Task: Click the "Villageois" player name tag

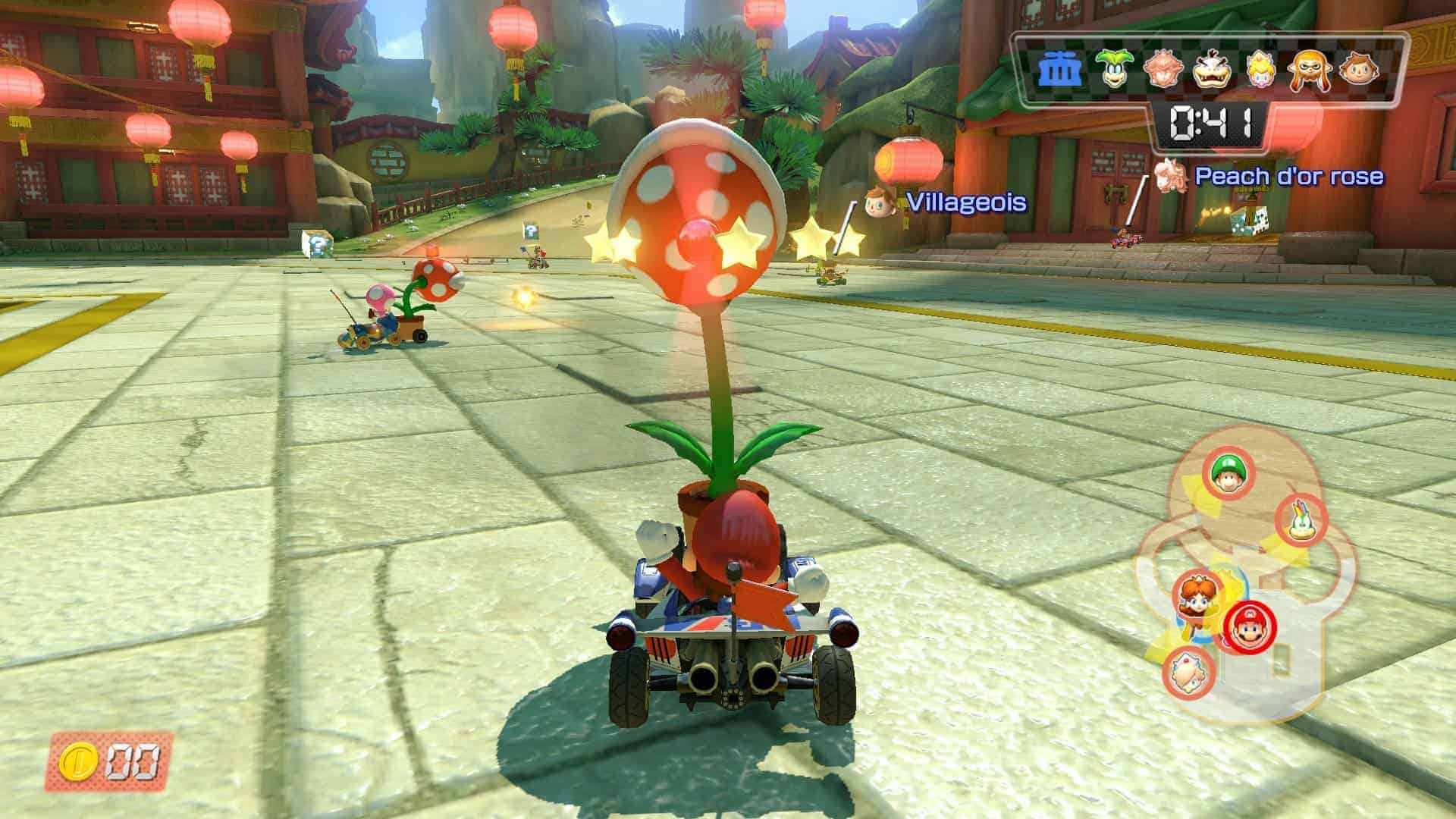Action: pos(966,202)
